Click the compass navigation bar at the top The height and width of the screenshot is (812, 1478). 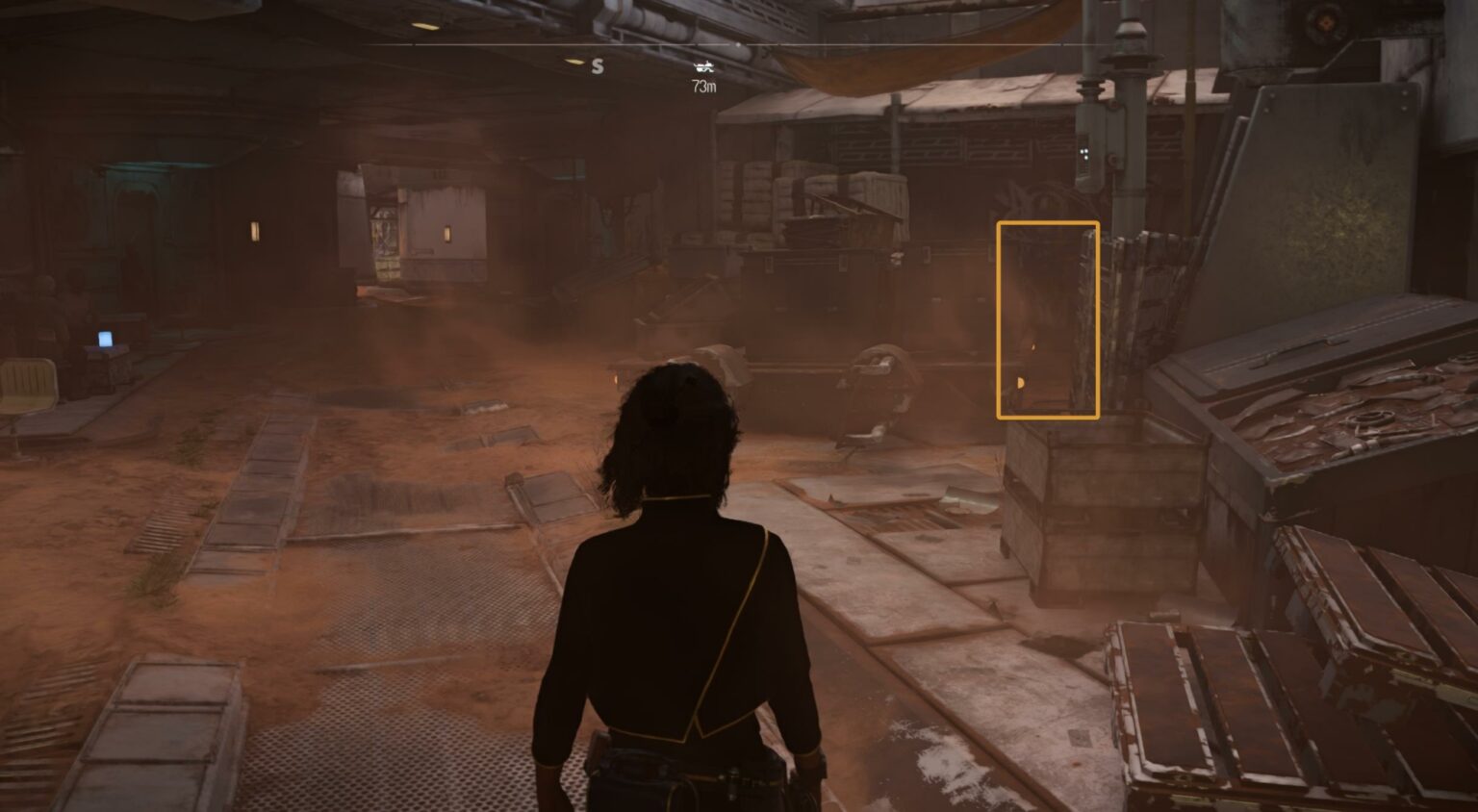tap(739, 43)
